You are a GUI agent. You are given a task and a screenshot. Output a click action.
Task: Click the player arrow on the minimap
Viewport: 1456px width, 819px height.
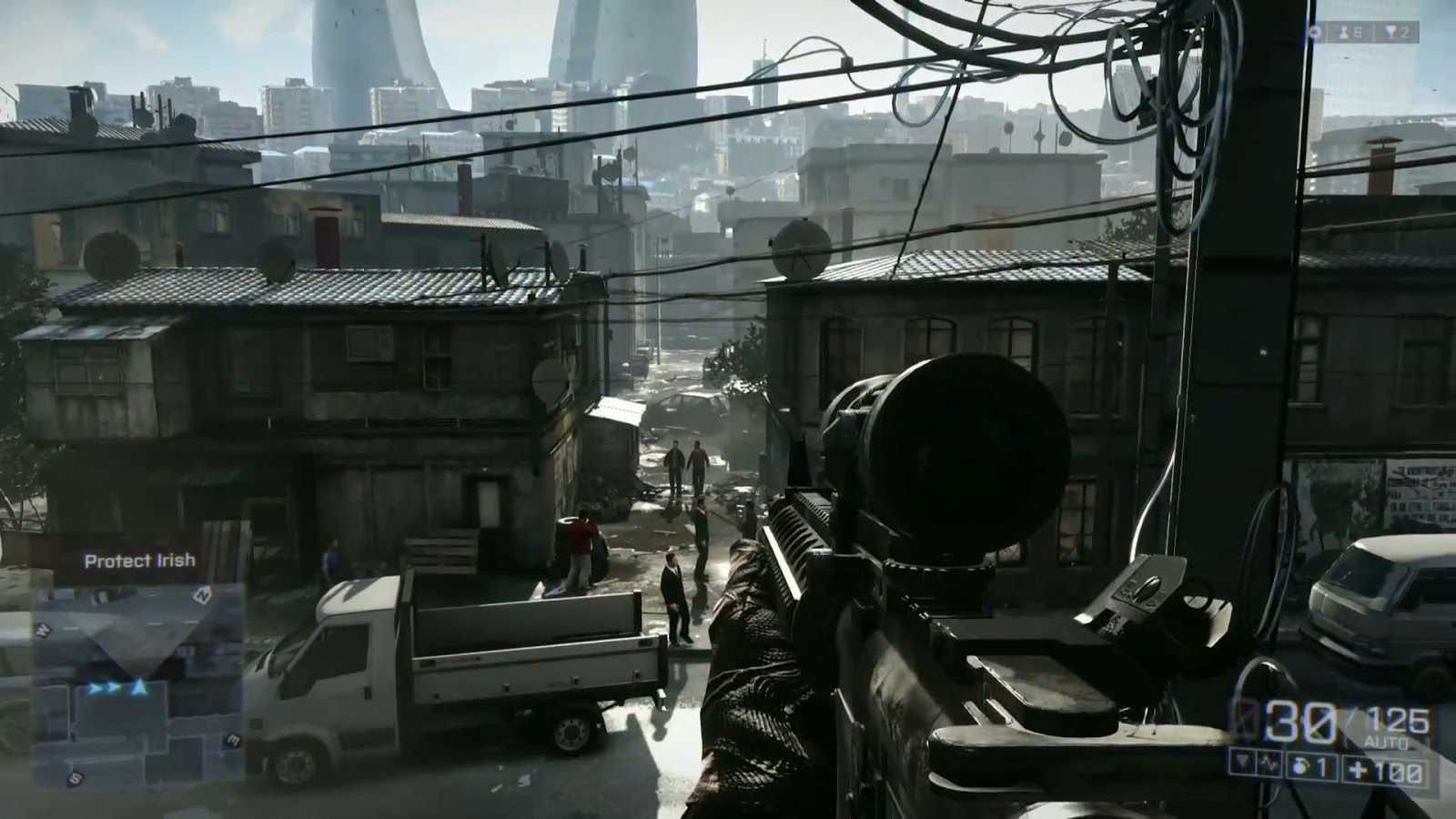(139, 685)
